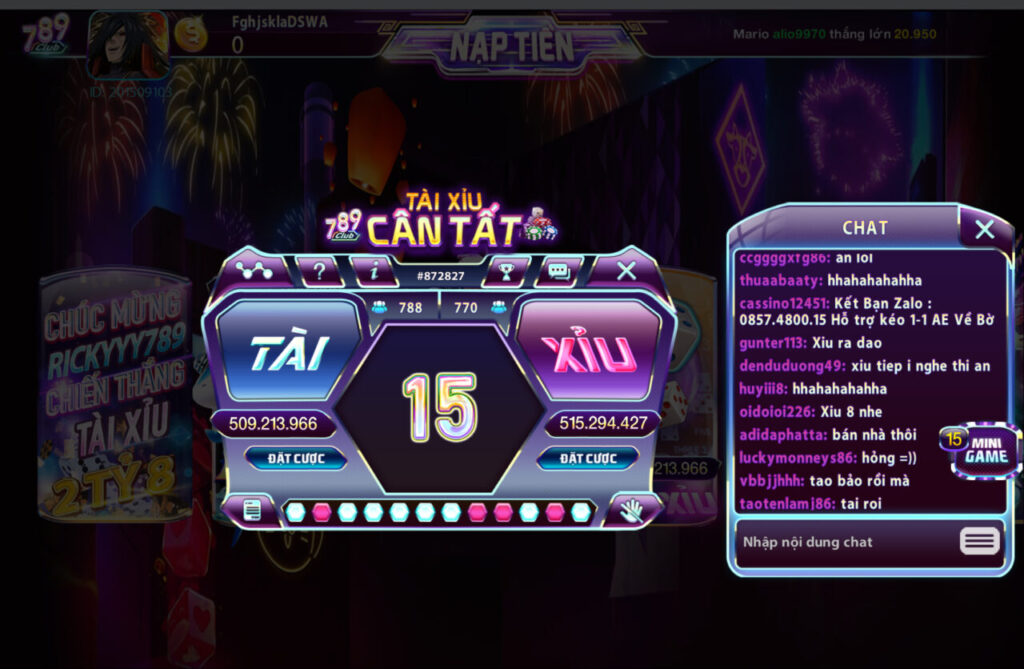The height and width of the screenshot is (669, 1024).
Task: Open the trophy leaderboard
Action: coord(505,270)
